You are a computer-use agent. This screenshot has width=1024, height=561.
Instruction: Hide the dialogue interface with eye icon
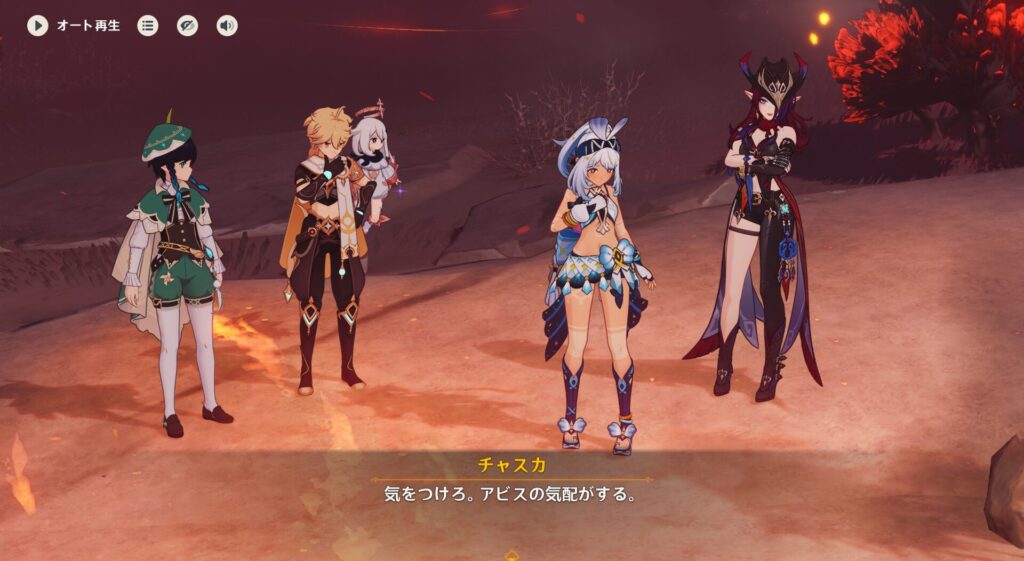coord(188,26)
